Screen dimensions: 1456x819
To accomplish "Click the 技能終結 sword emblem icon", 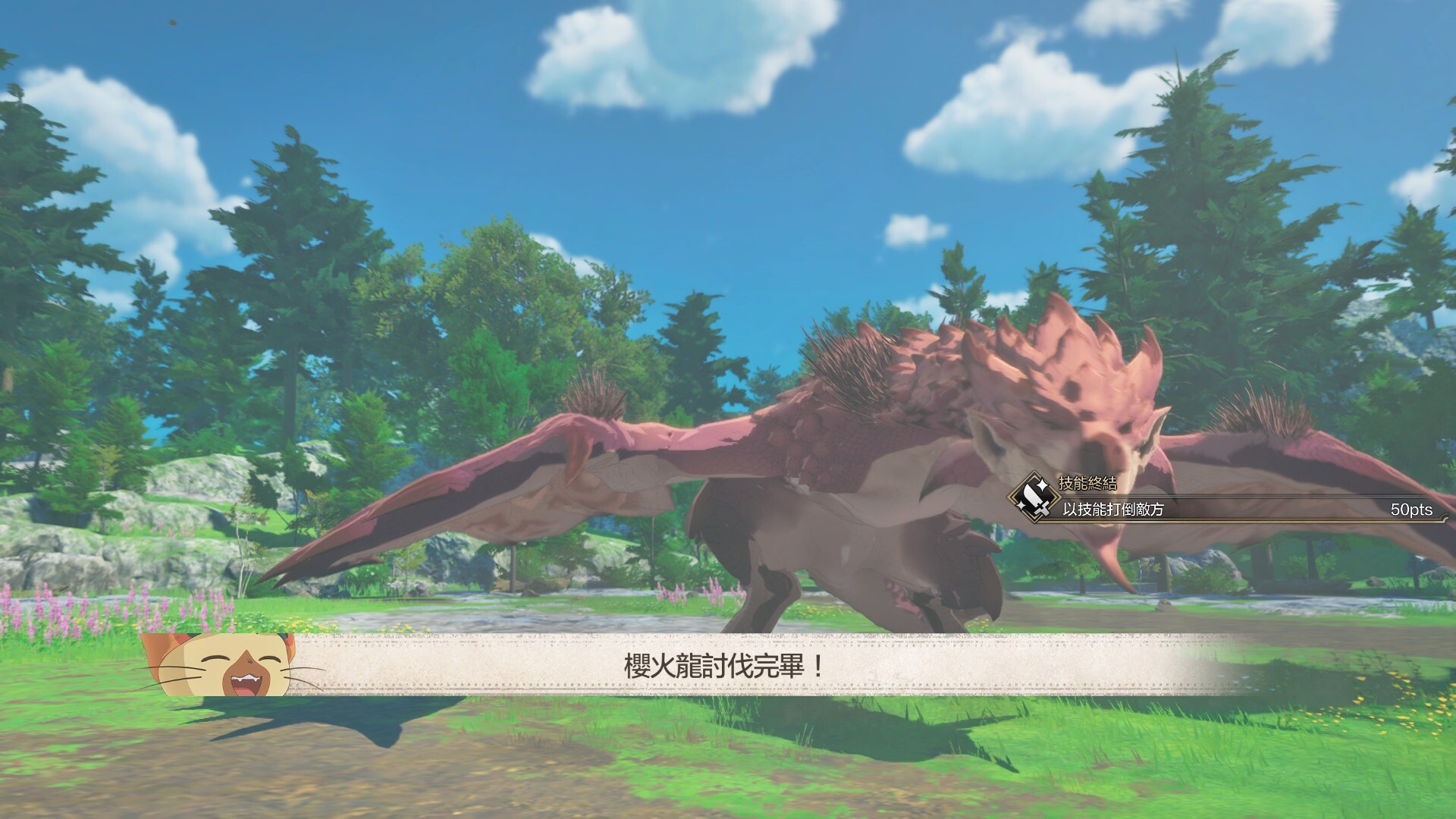I will pyautogui.click(x=1034, y=497).
